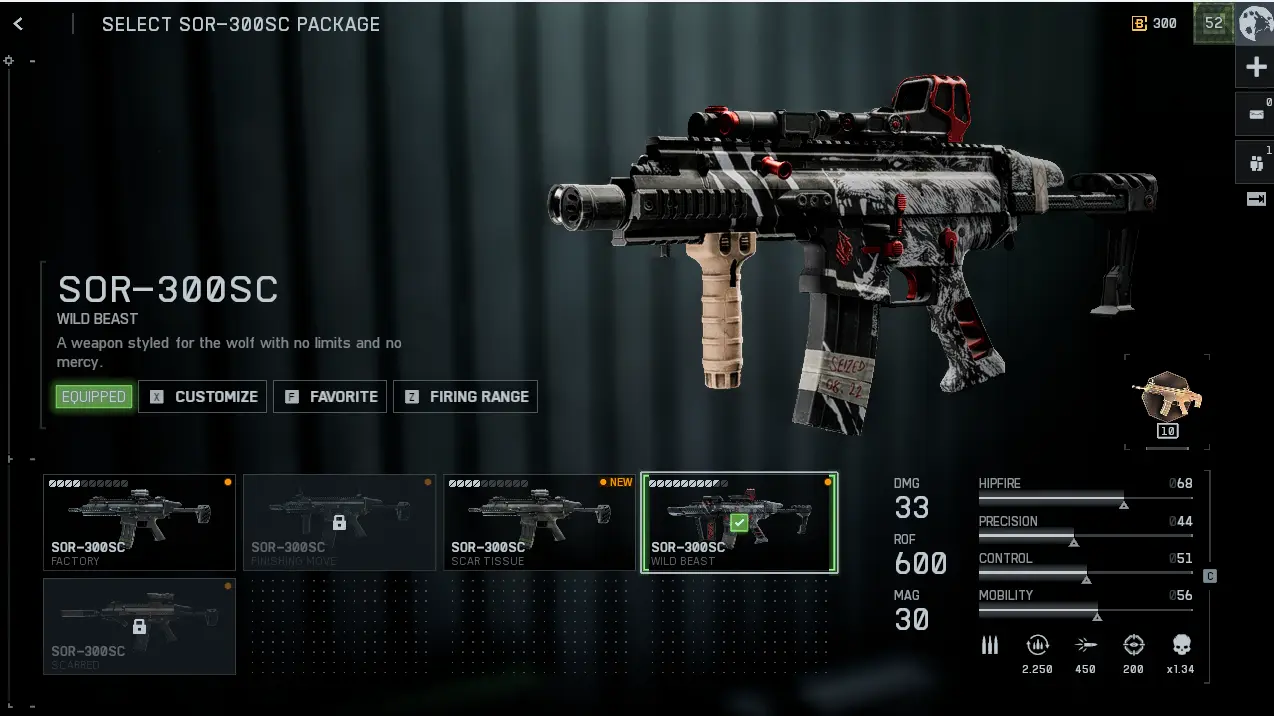Select the Factory weapon package
The image size is (1274, 716).
tap(139, 522)
